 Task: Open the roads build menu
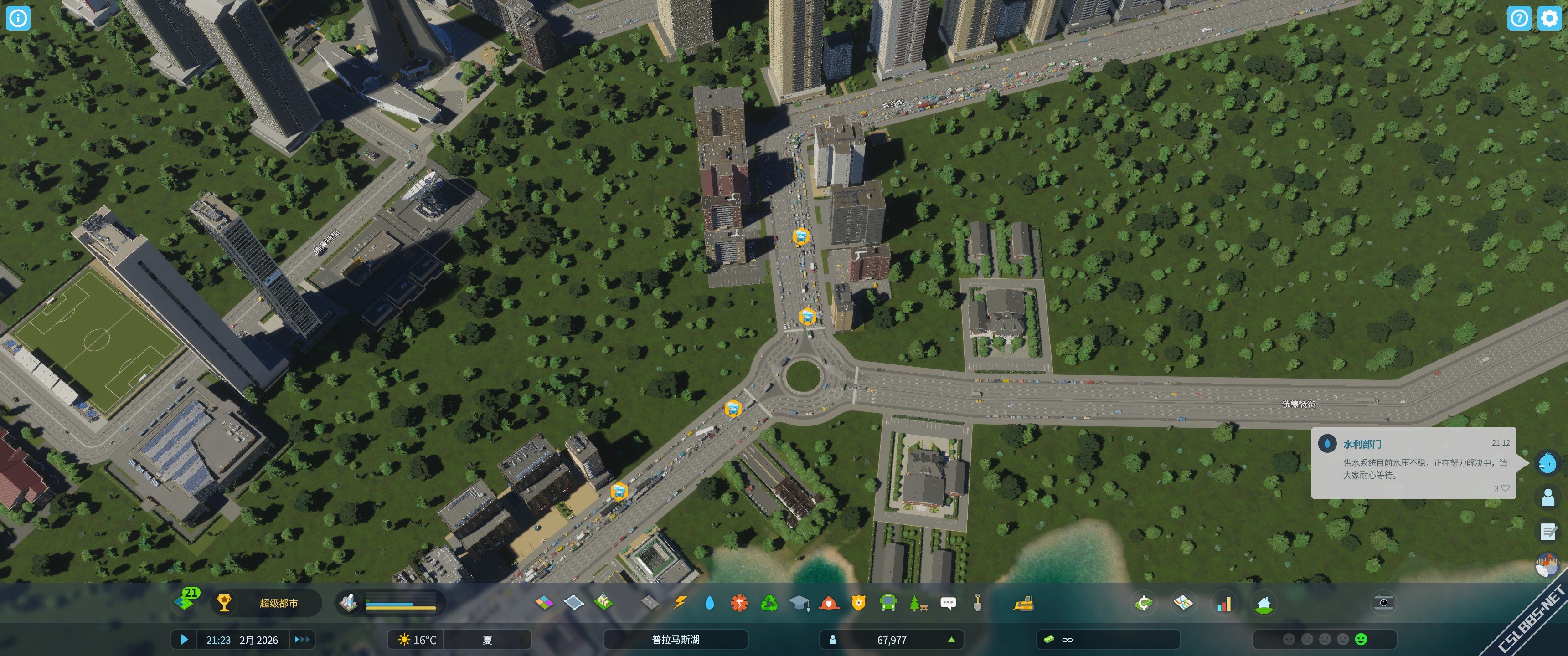point(650,603)
